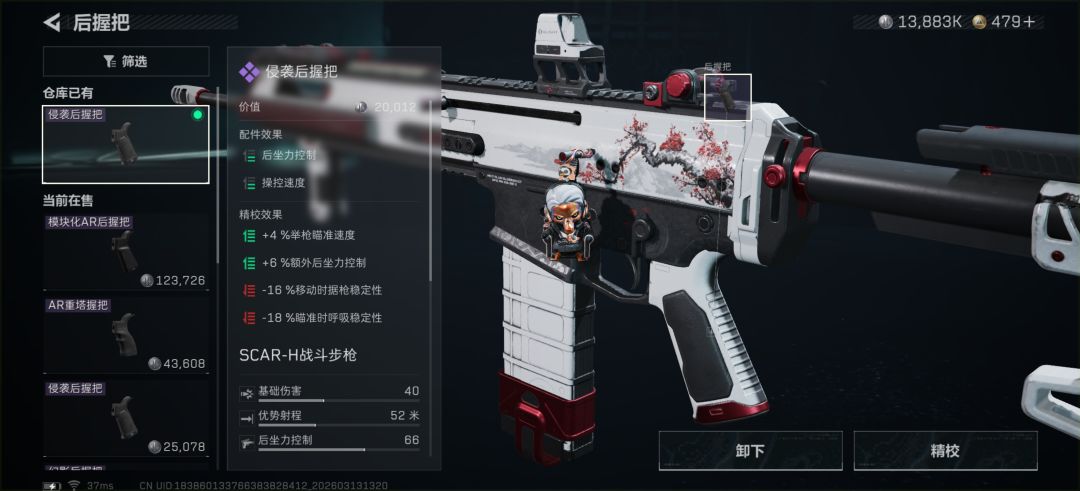Select the 后握把 slot marker on the weapon

[728, 97]
